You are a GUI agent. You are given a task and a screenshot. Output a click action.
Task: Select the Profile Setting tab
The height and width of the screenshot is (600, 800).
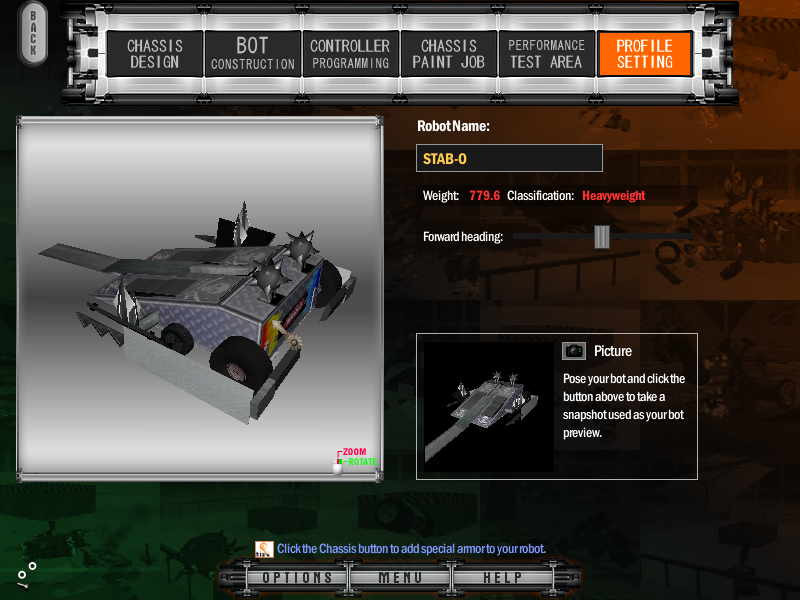[644, 54]
